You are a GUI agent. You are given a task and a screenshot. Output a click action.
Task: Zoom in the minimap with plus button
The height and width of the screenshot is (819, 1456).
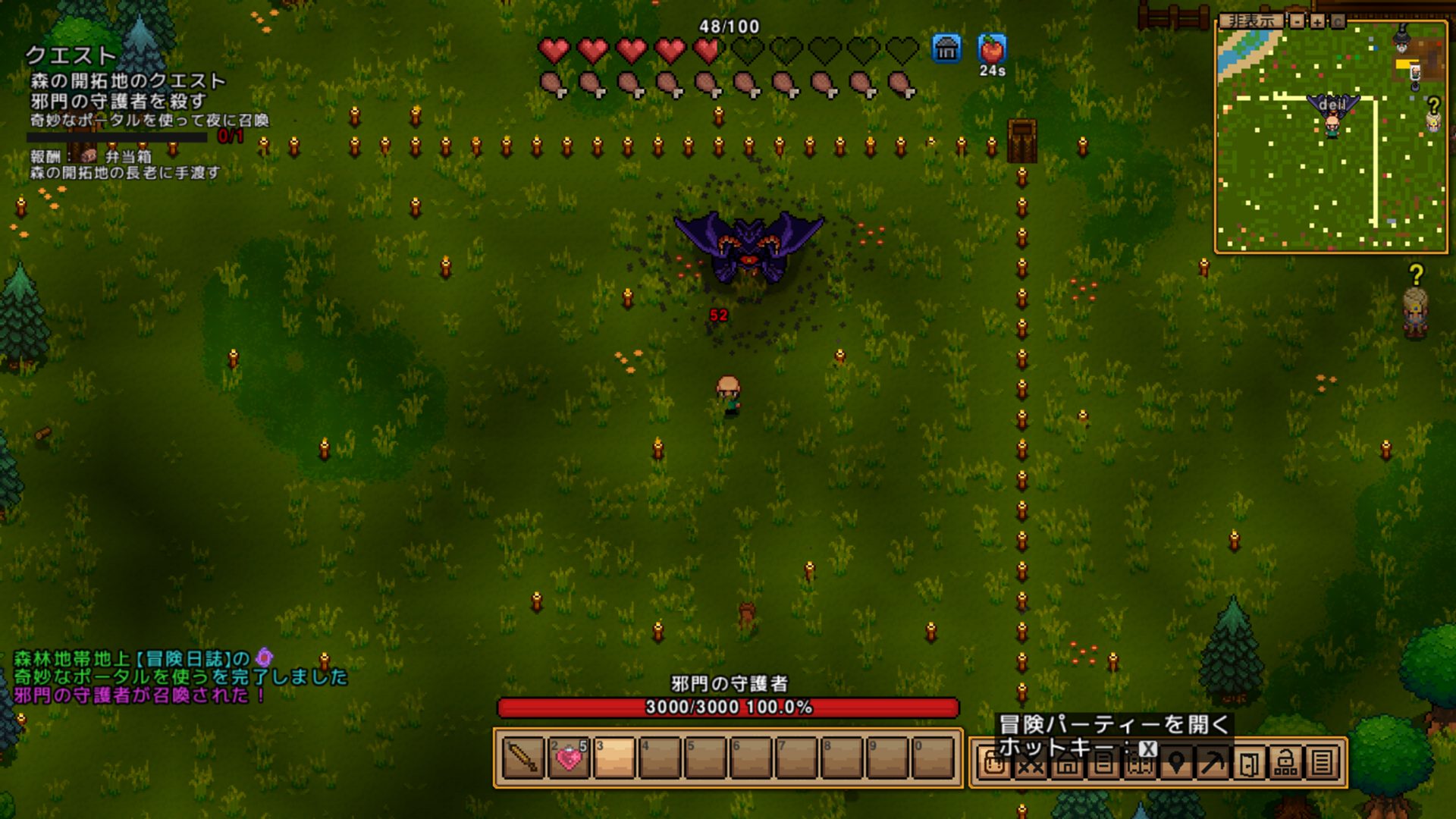tap(1318, 21)
